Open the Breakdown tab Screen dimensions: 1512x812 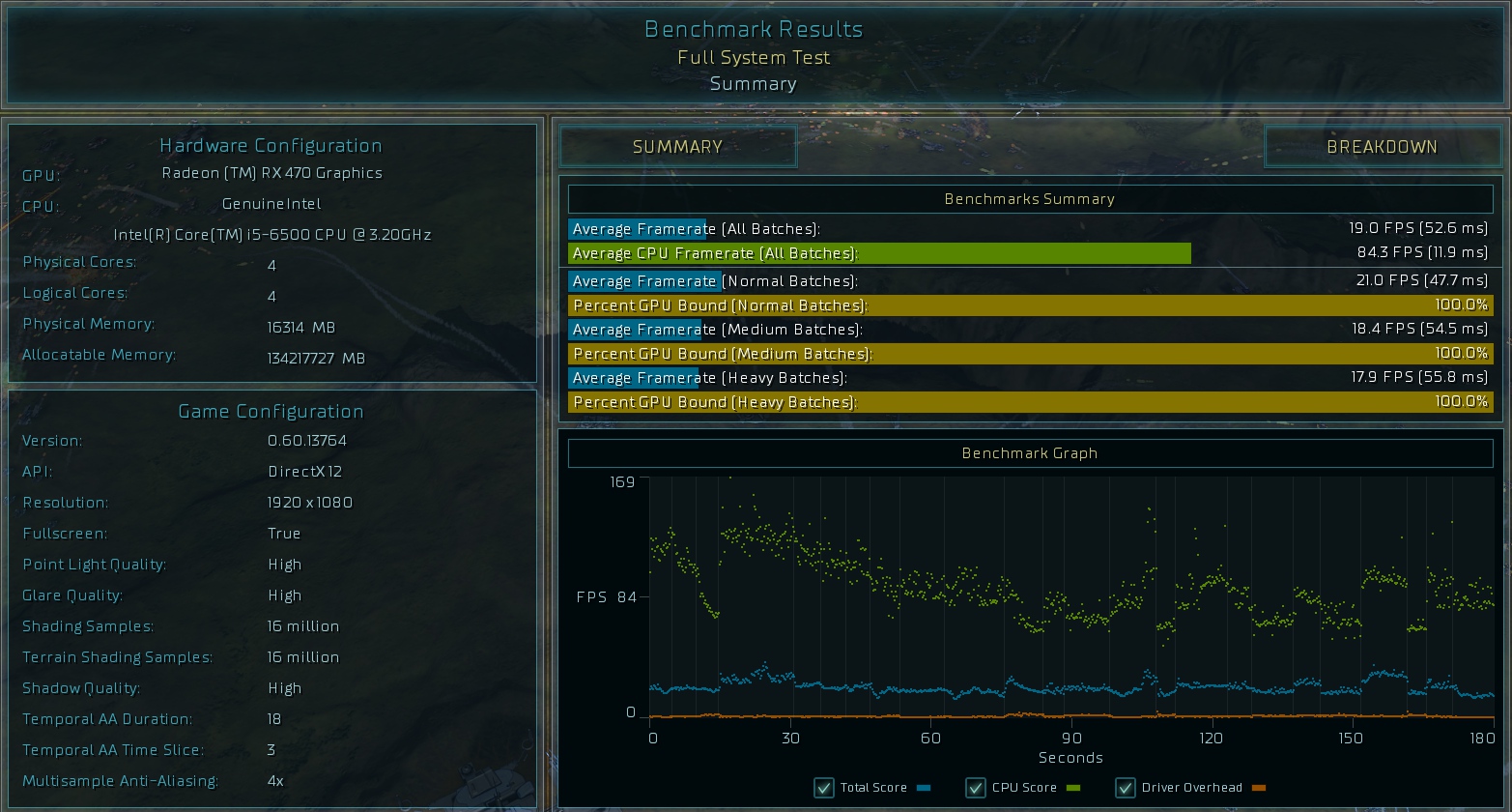[x=1382, y=147]
